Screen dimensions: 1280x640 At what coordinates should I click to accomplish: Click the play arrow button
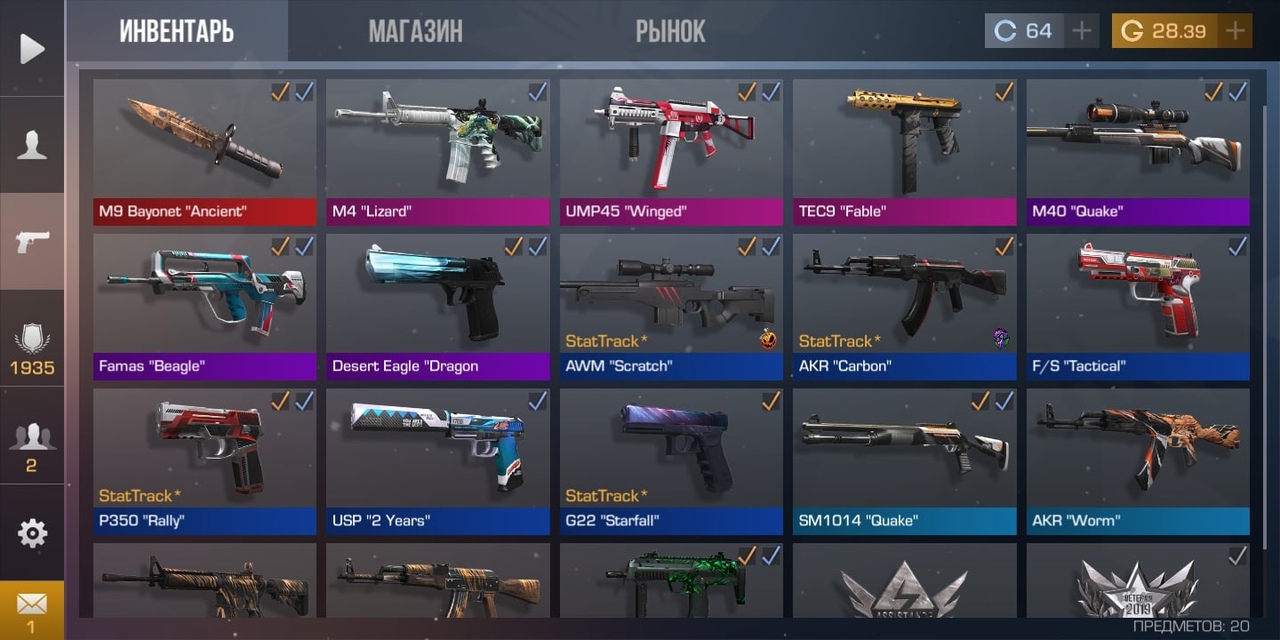[x=32, y=48]
